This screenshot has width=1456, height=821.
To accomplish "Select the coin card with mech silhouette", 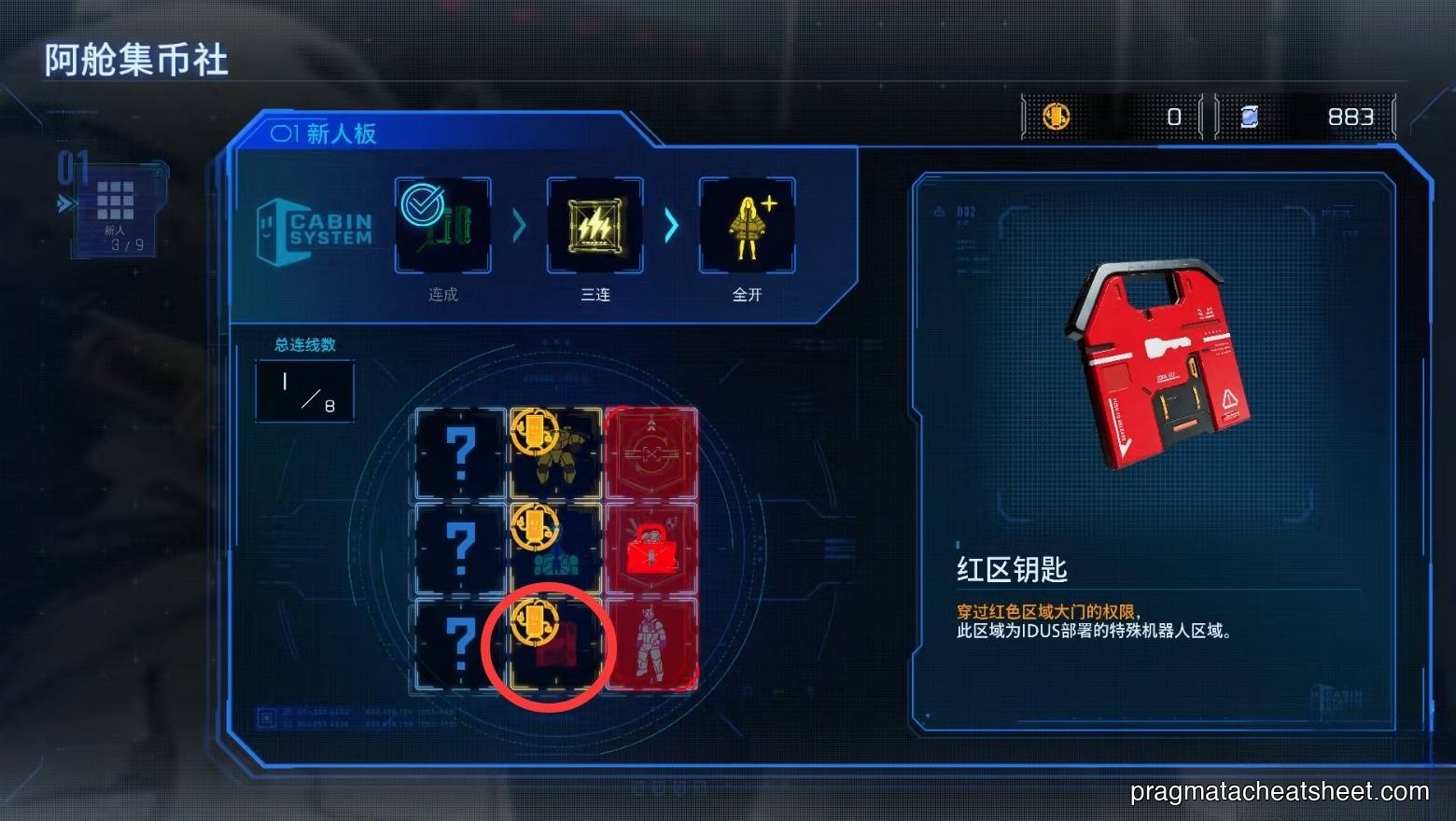I will (553, 452).
